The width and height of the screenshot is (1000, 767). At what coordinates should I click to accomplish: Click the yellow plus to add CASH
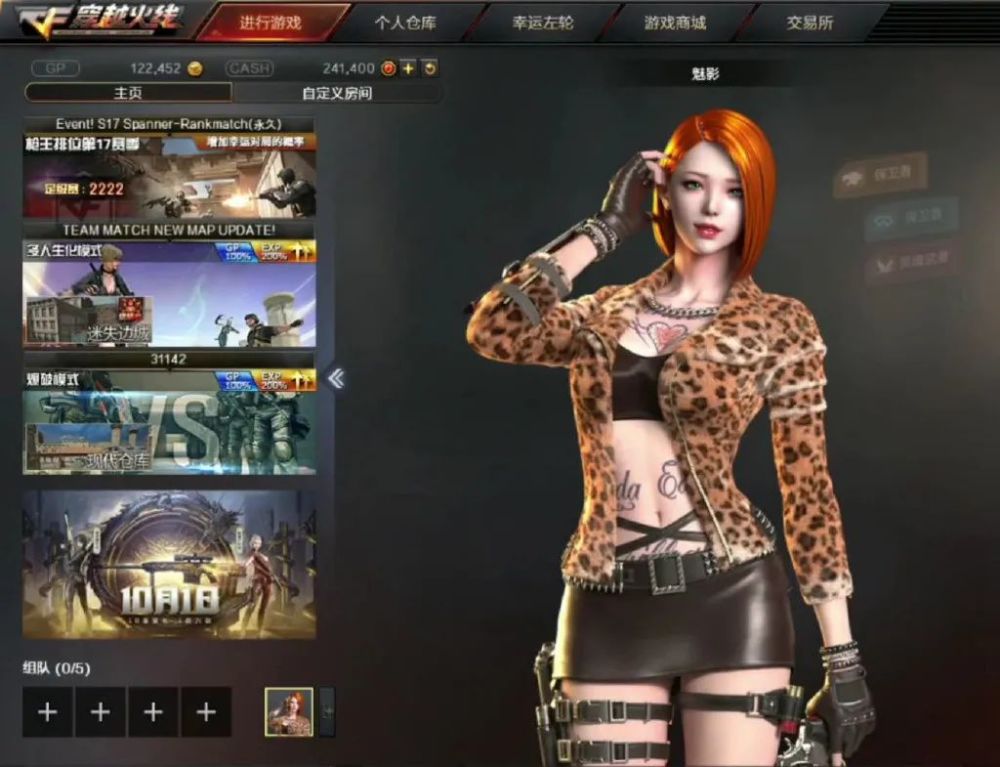(409, 69)
